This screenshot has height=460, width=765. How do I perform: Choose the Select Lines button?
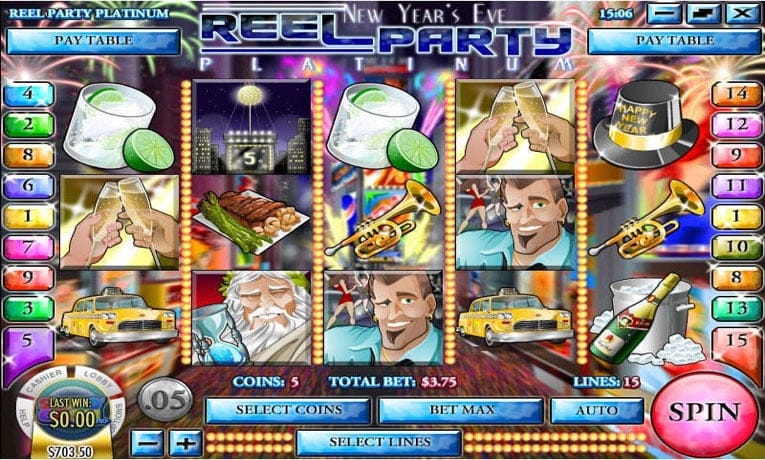click(x=379, y=441)
